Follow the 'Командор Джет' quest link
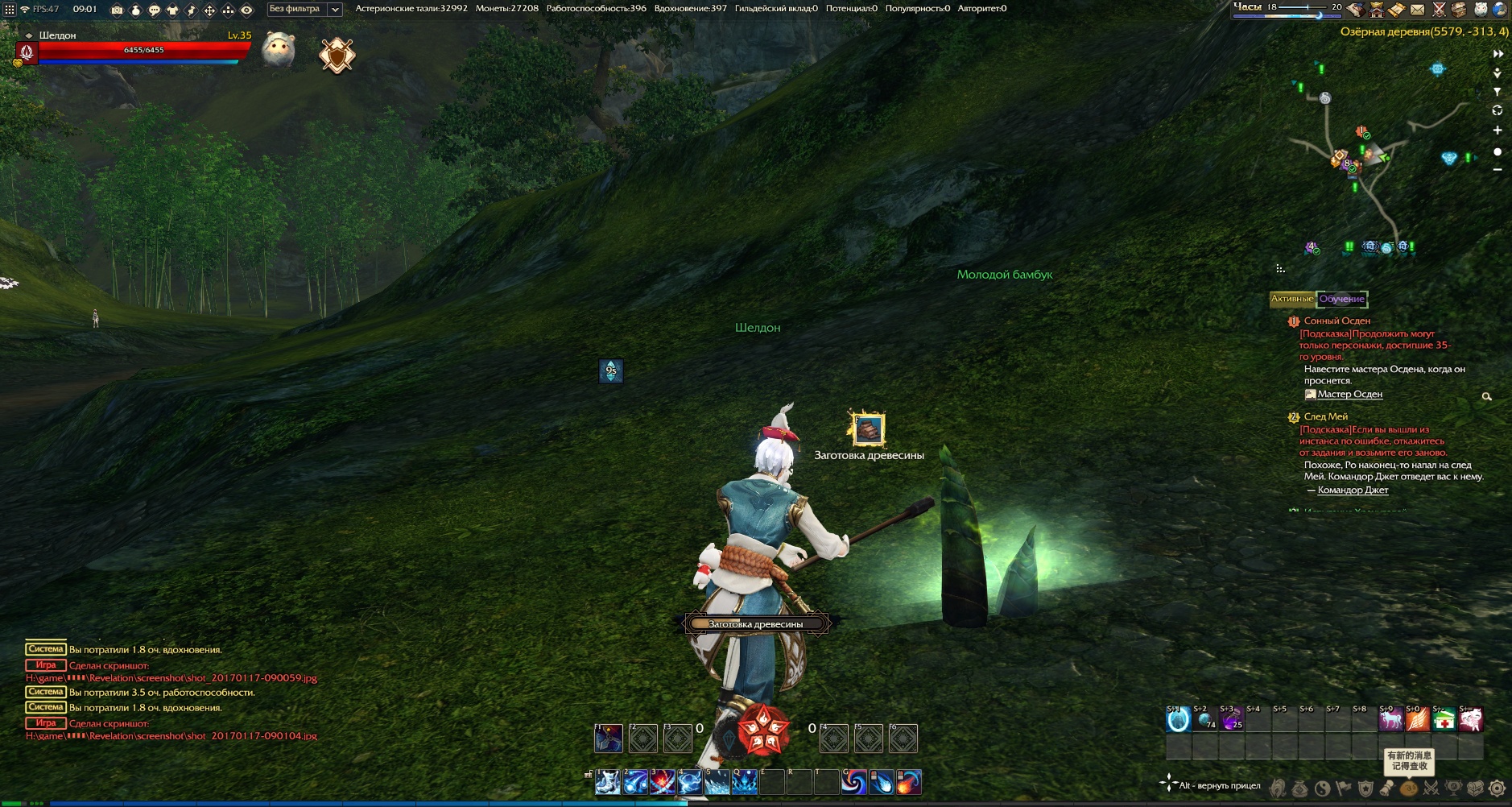This screenshot has height=807, width=1512. click(x=1353, y=490)
